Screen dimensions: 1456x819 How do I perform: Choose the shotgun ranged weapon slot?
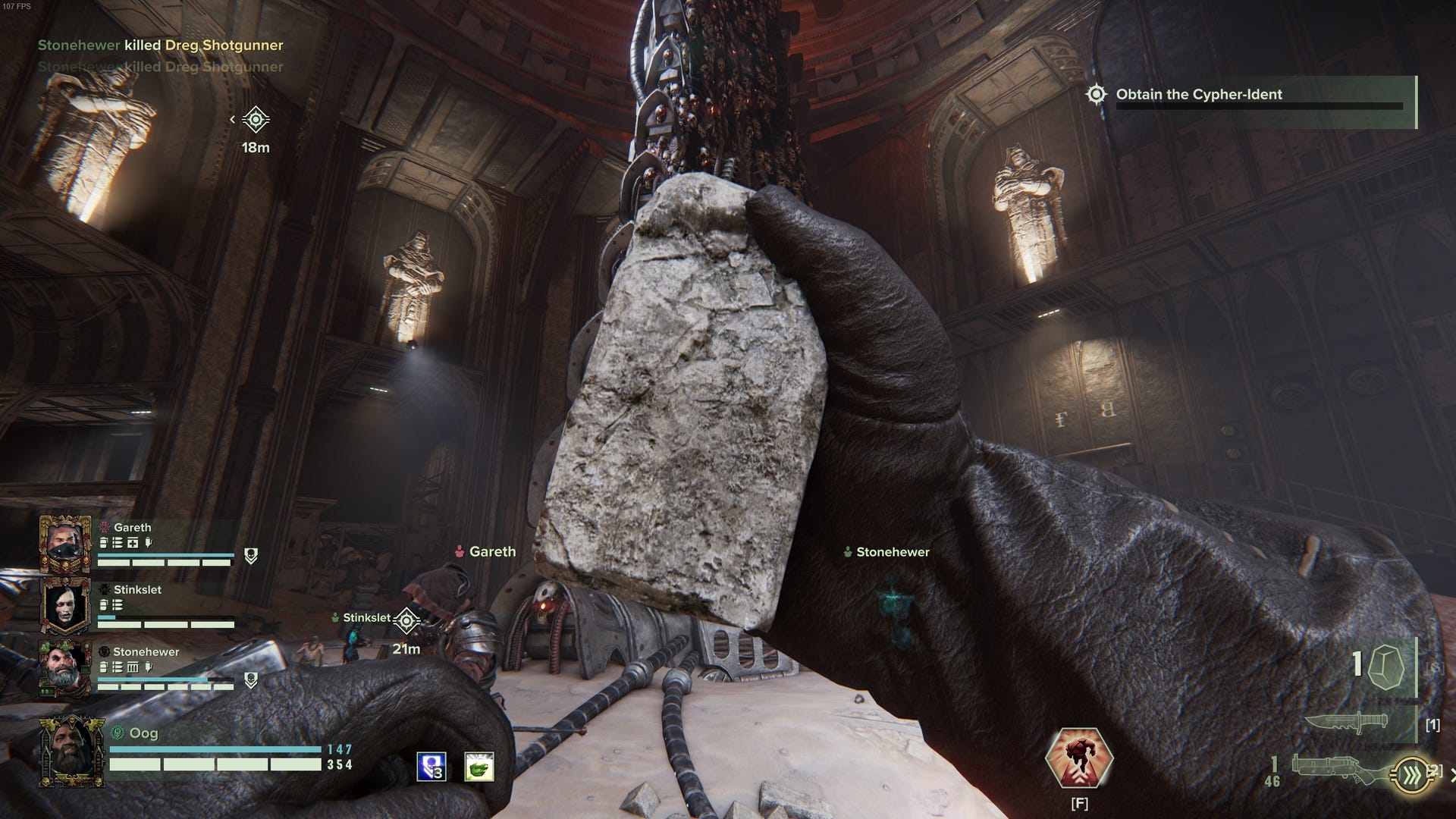(x=1338, y=766)
